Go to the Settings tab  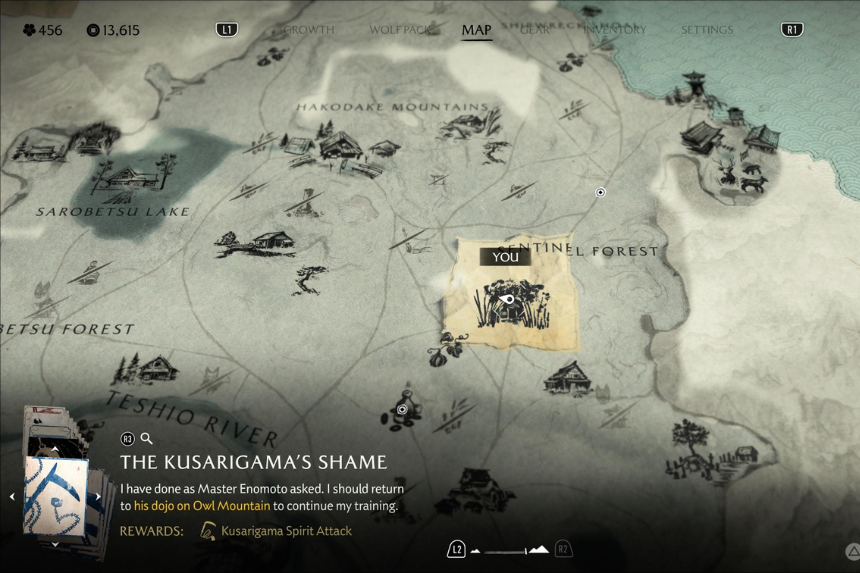point(707,30)
